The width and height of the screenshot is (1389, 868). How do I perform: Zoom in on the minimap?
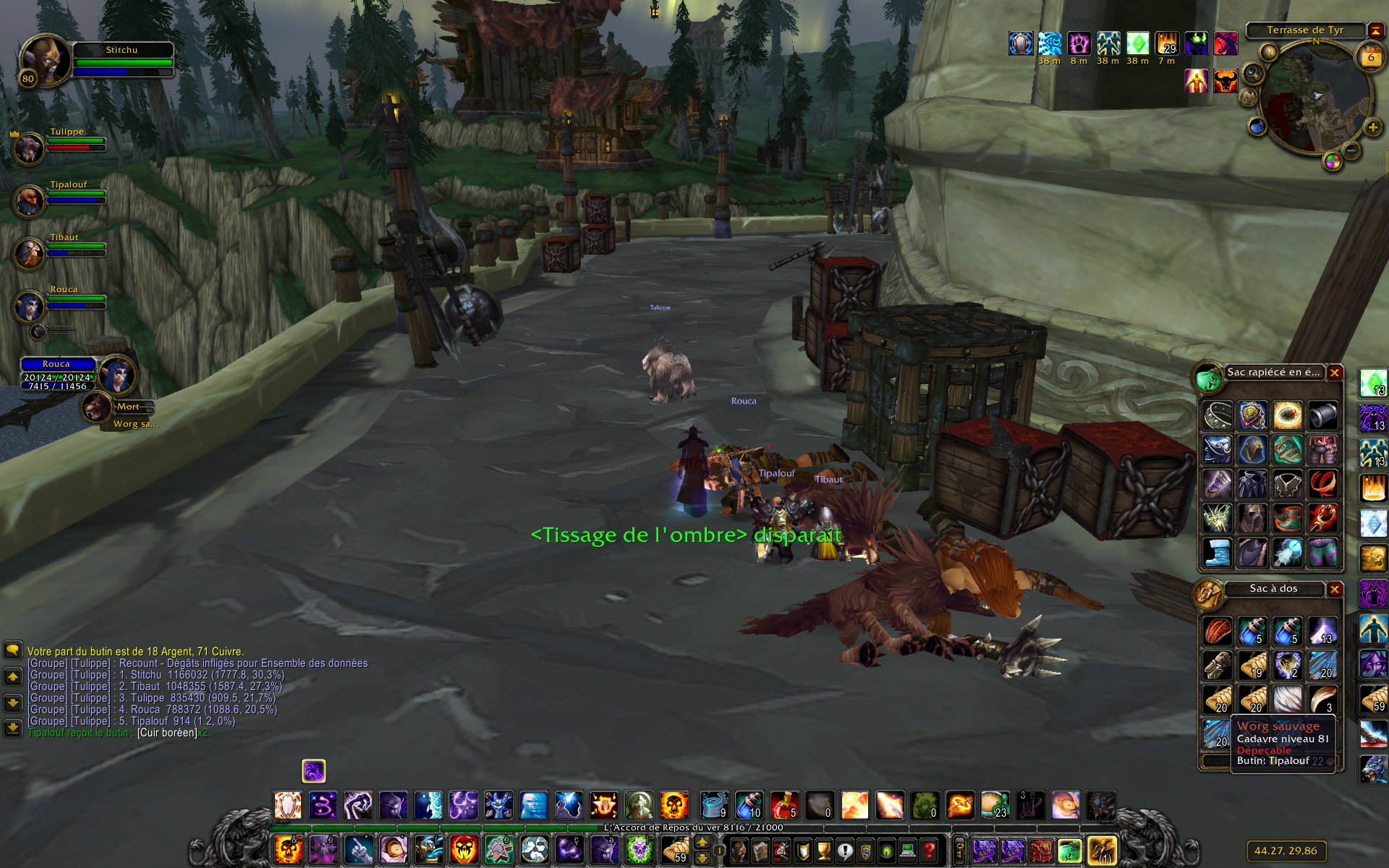tap(1372, 128)
